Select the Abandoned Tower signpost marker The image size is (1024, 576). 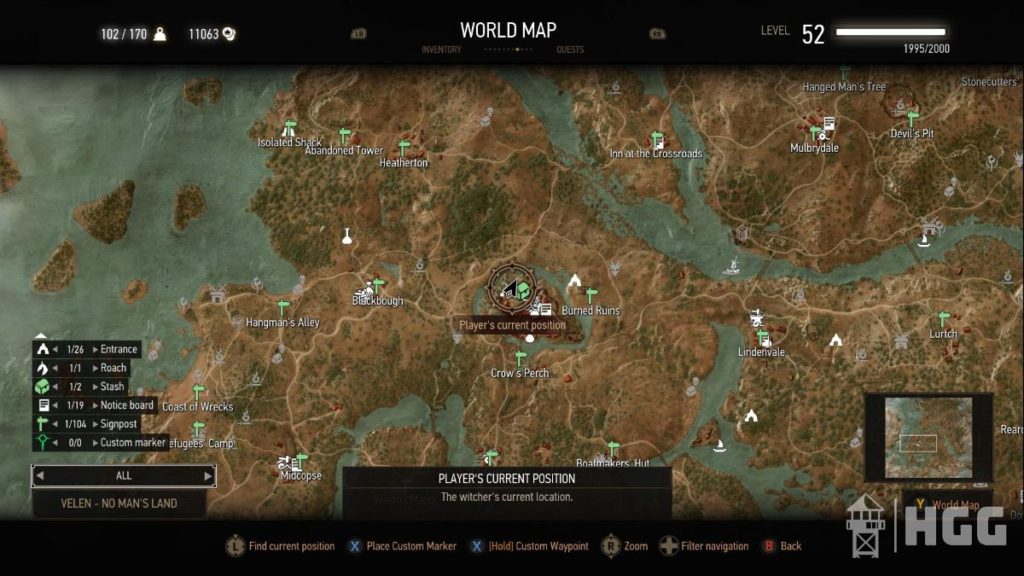345,135
